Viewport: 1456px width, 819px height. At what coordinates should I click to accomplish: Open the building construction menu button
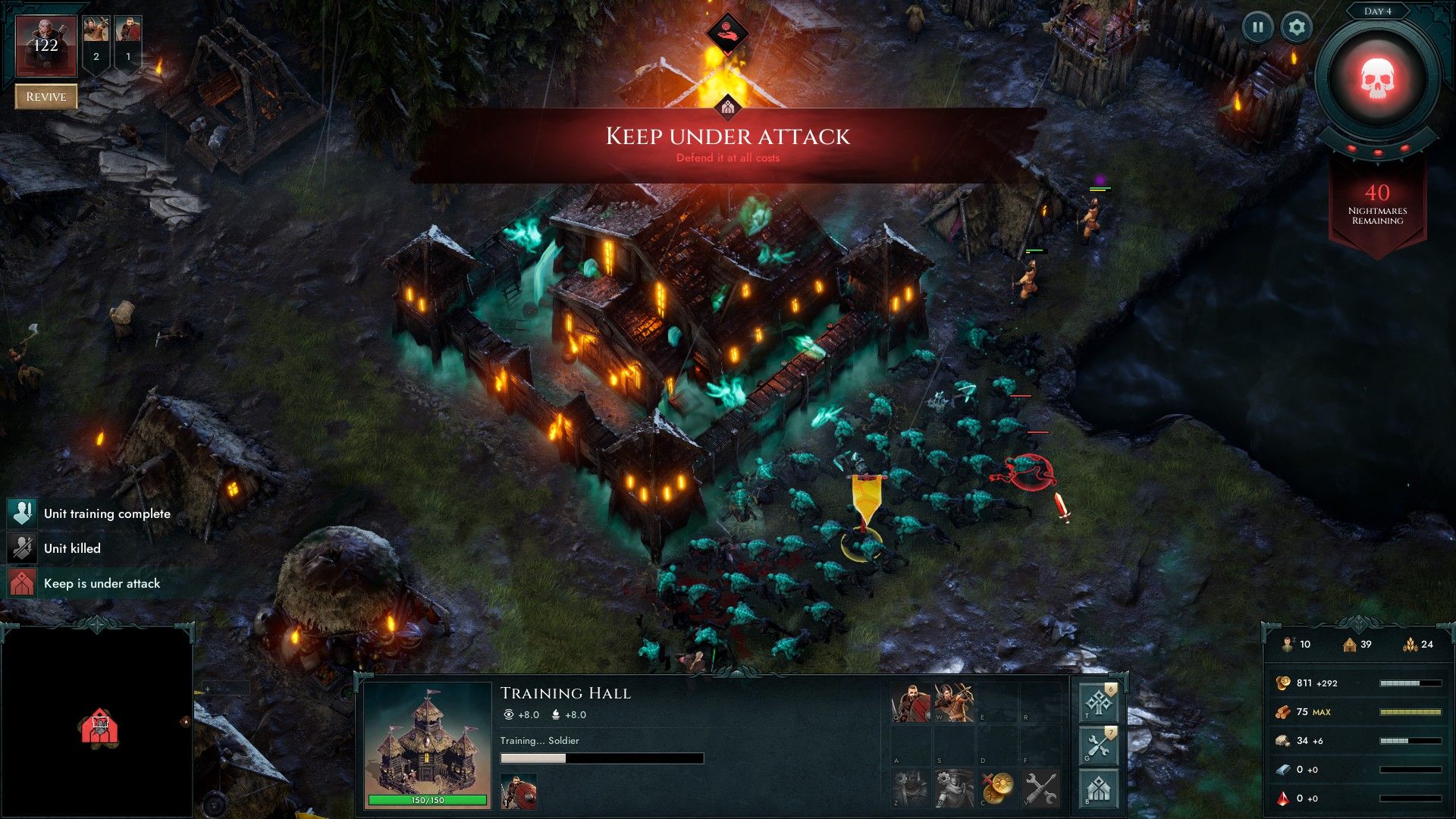(1098, 789)
